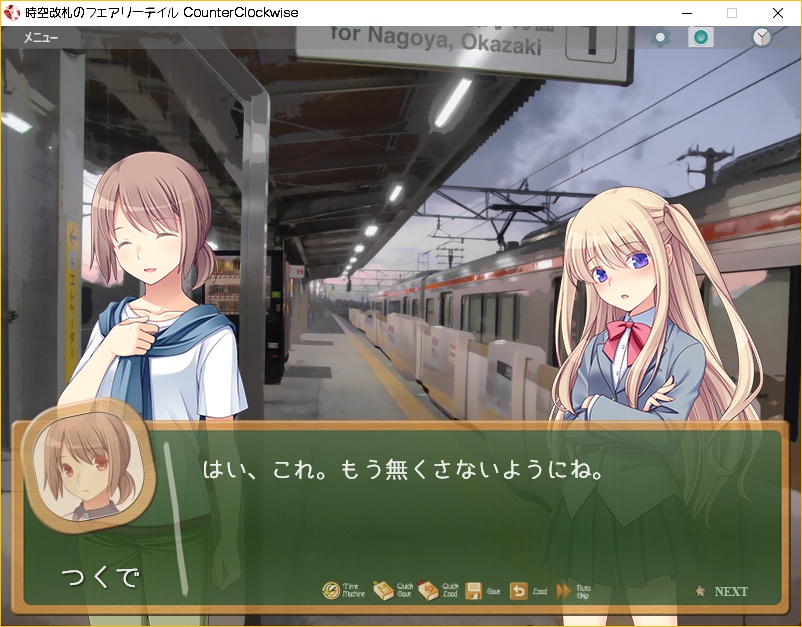
Task: Advance dialogue with the NEXT button
Action: 723,591
